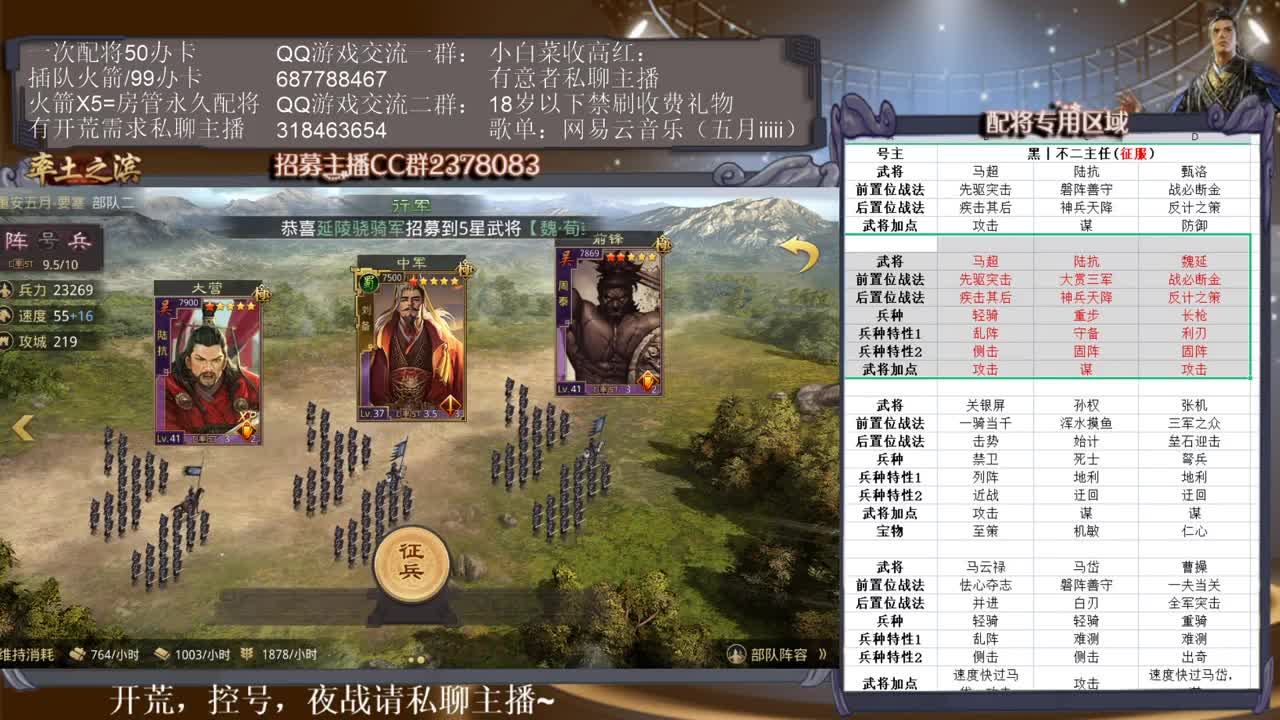Click the orange chest icon on 周泰's card
Screen dimensions: 1280x720
coord(646,379)
